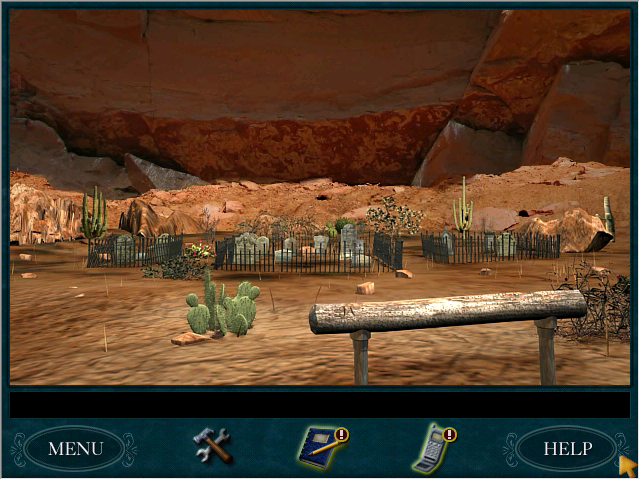Open the hammer and wrench tools inventory
640x480 pixels.
pyautogui.click(x=212, y=445)
